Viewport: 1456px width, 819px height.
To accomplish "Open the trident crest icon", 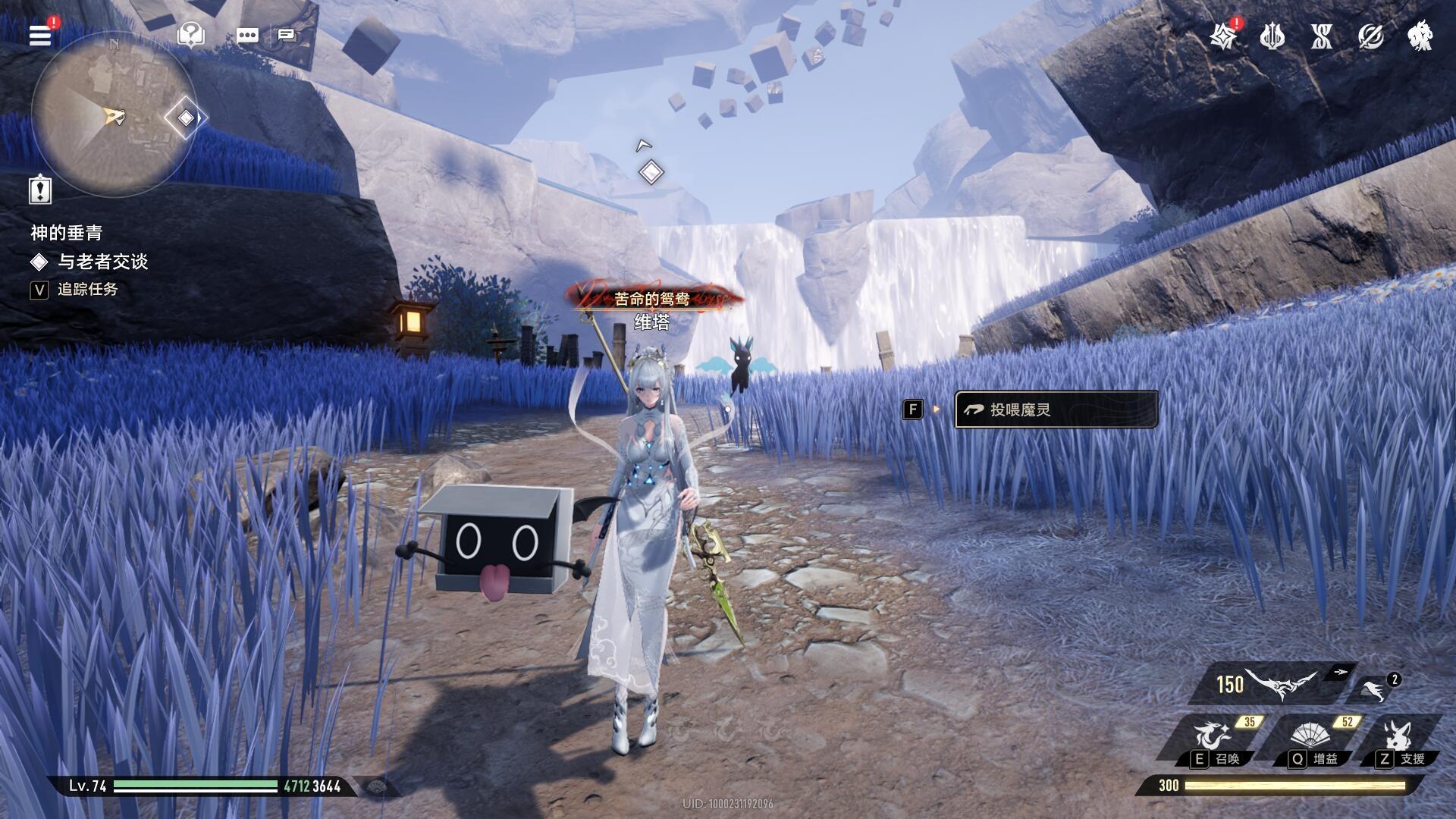I will pos(1272,36).
